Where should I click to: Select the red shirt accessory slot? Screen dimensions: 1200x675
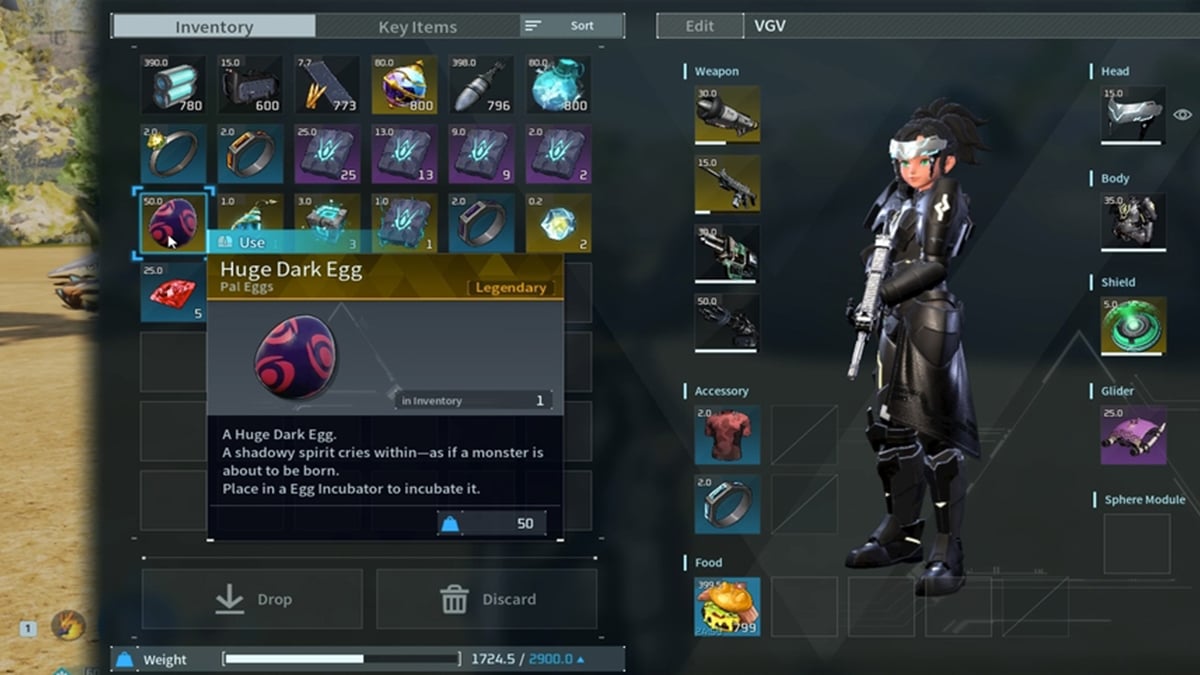pos(727,434)
